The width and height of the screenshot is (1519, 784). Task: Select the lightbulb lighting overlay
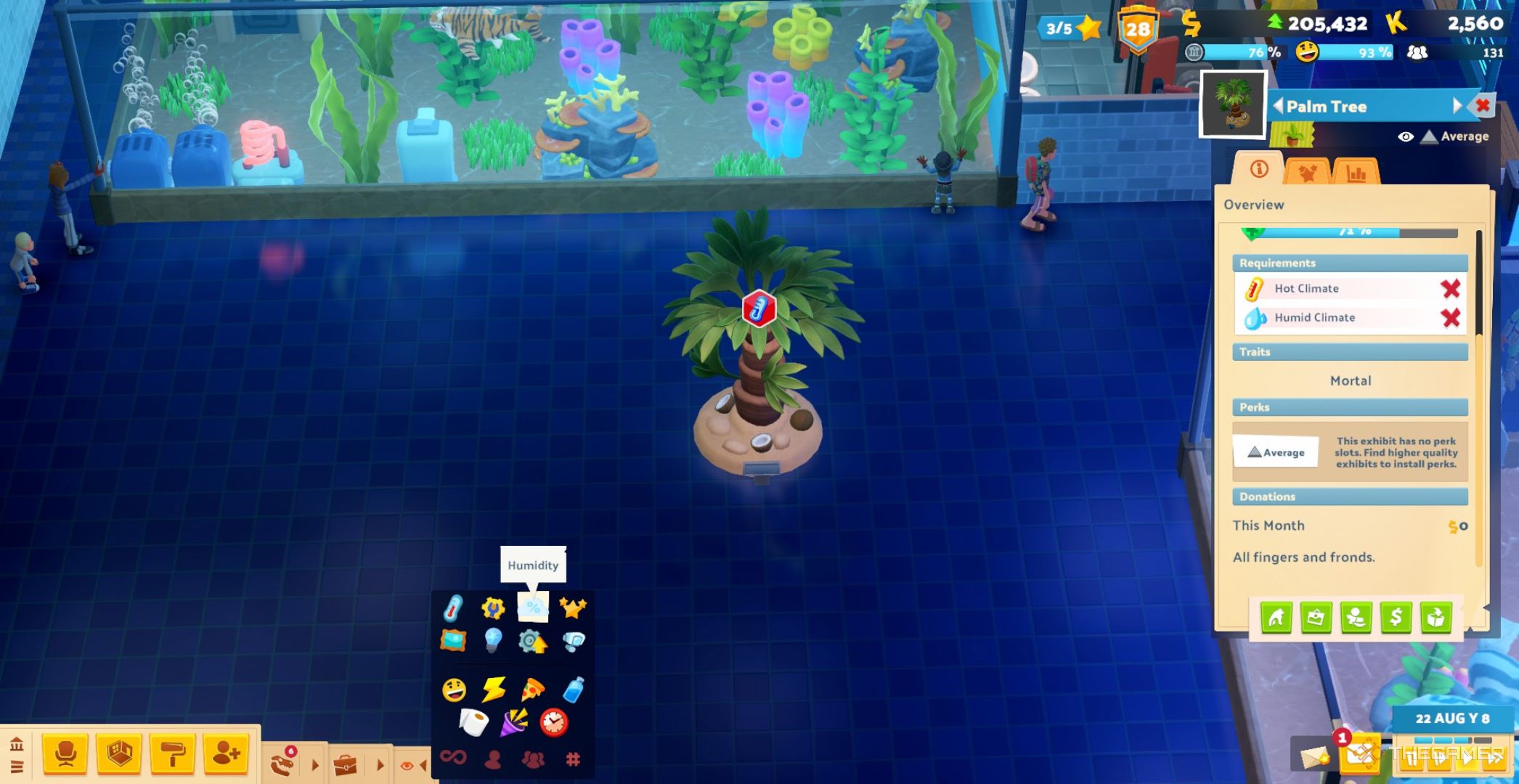[492, 640]
